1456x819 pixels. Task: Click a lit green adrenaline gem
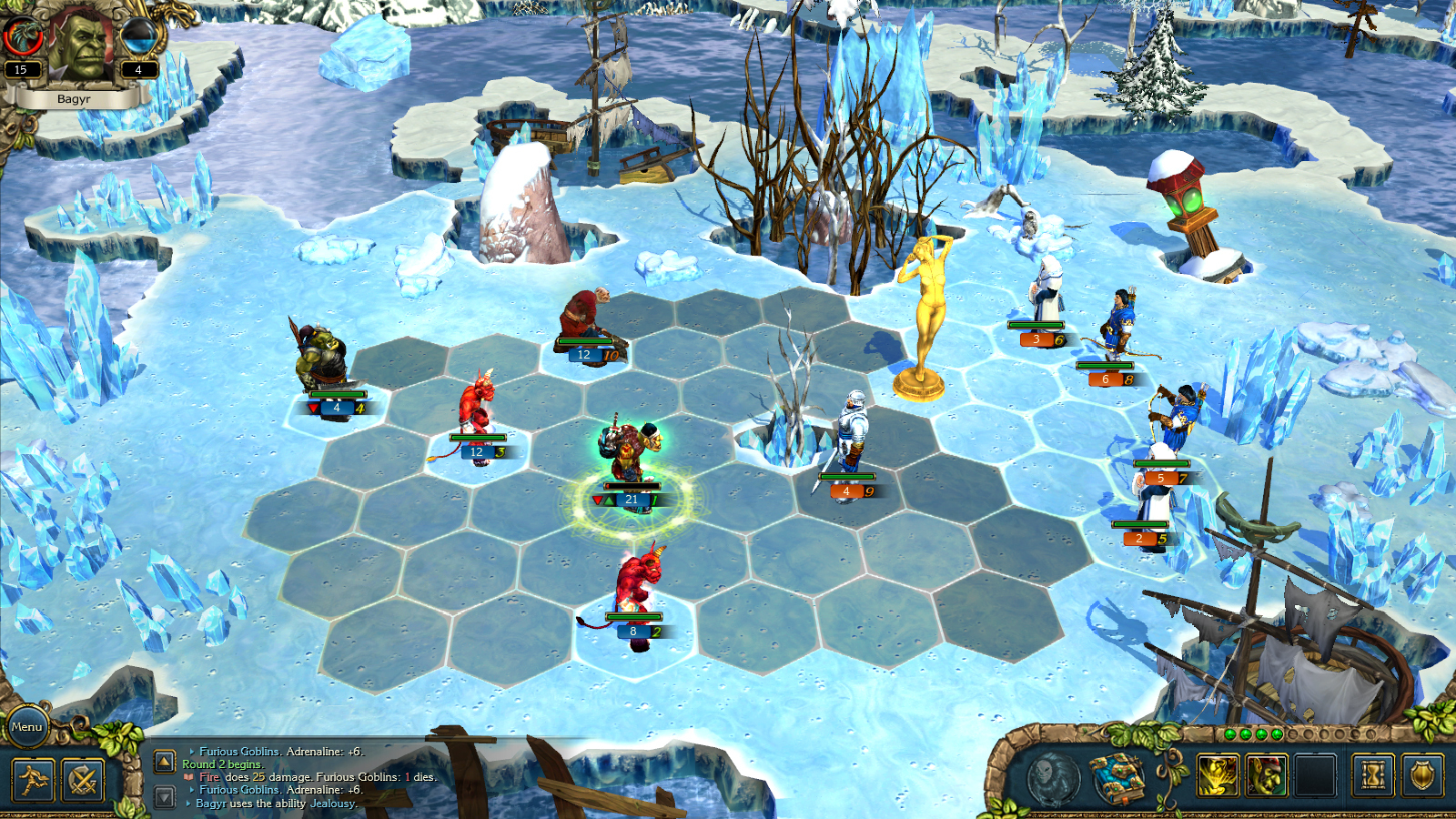[1230, 733]
